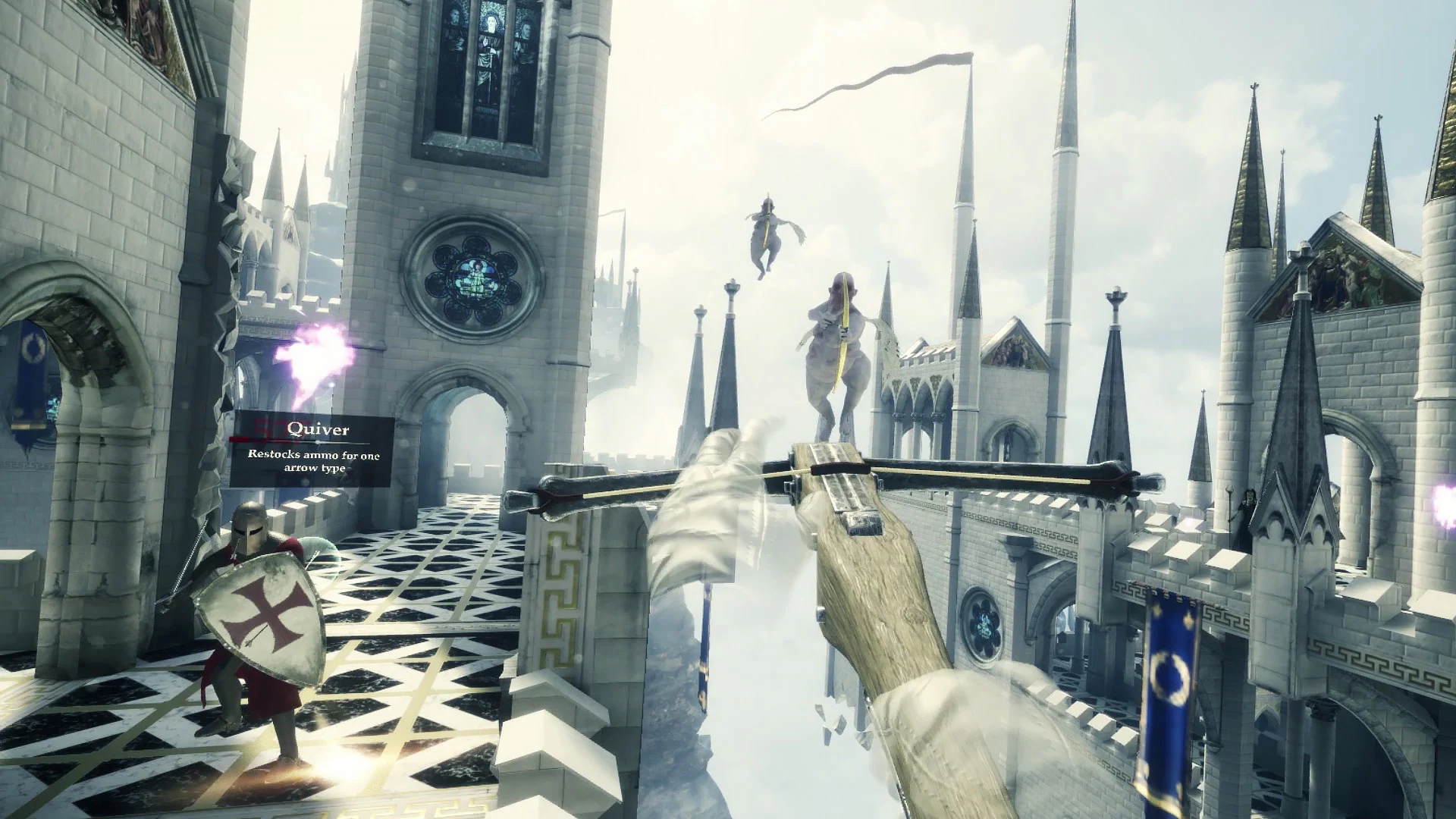Click the 'Restocks ammo for one arrow type' text

[315, 462]
